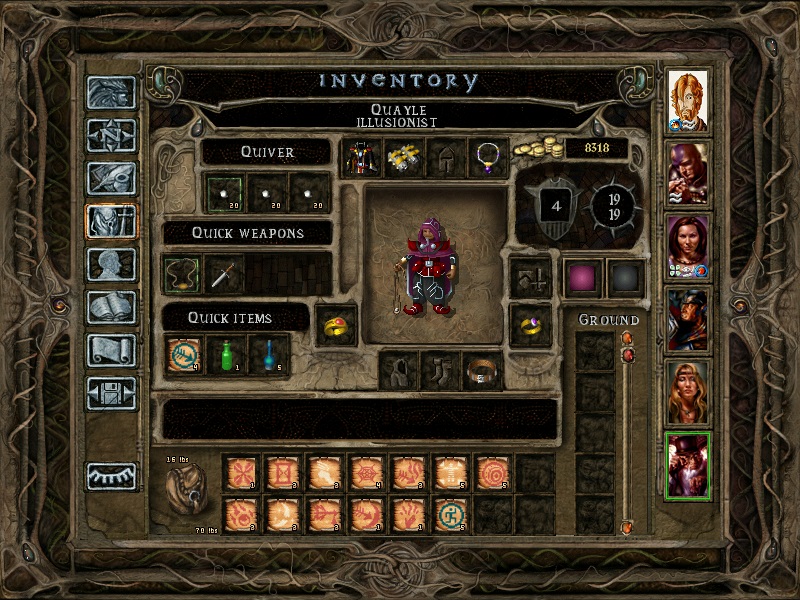The height and width of the screenshot is (600, 800).
Task: Select the equipped gauntlets slot
Action: [x=402, y=157]
